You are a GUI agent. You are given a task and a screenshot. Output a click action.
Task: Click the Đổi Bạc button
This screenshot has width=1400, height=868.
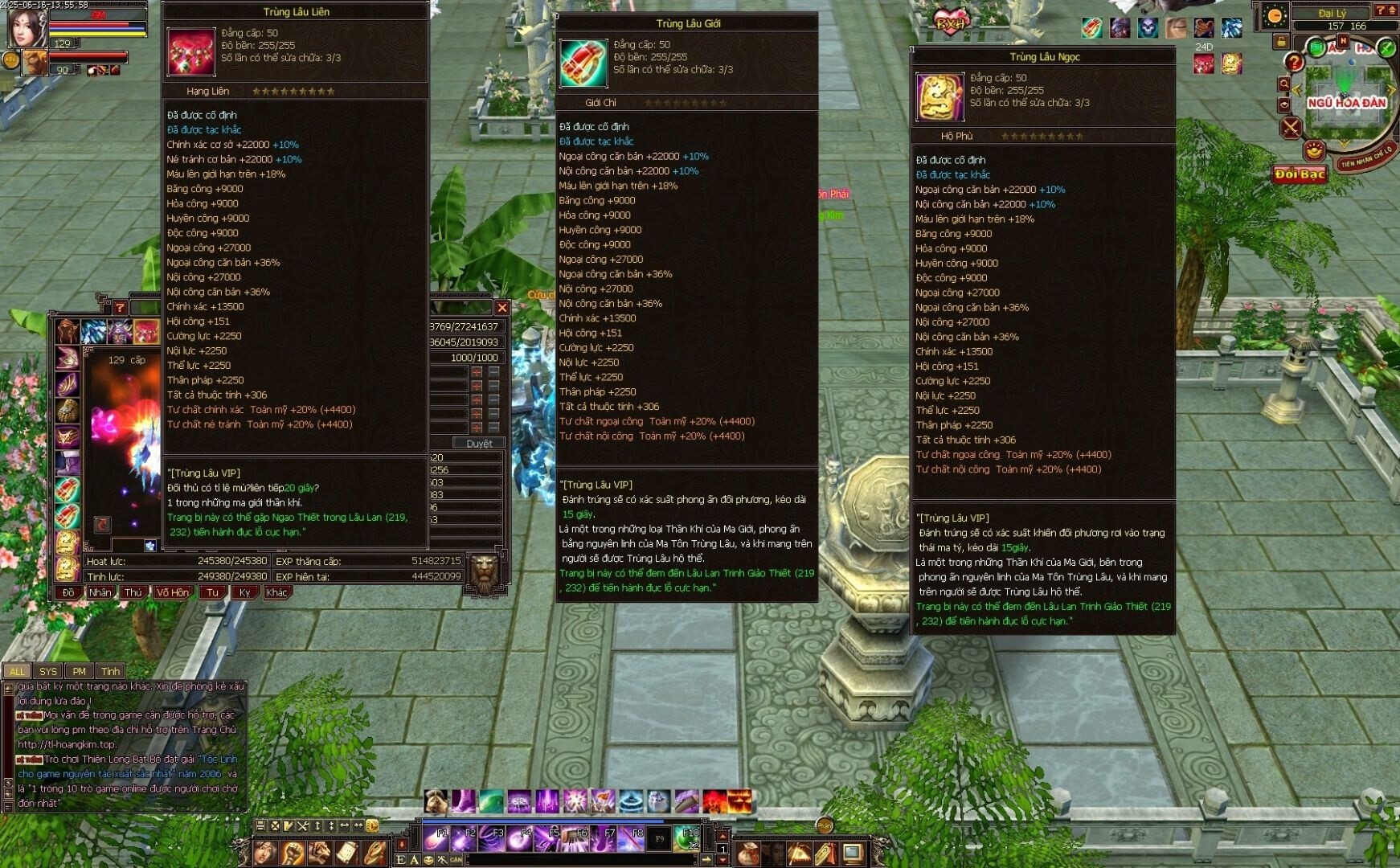(1300, 174)
